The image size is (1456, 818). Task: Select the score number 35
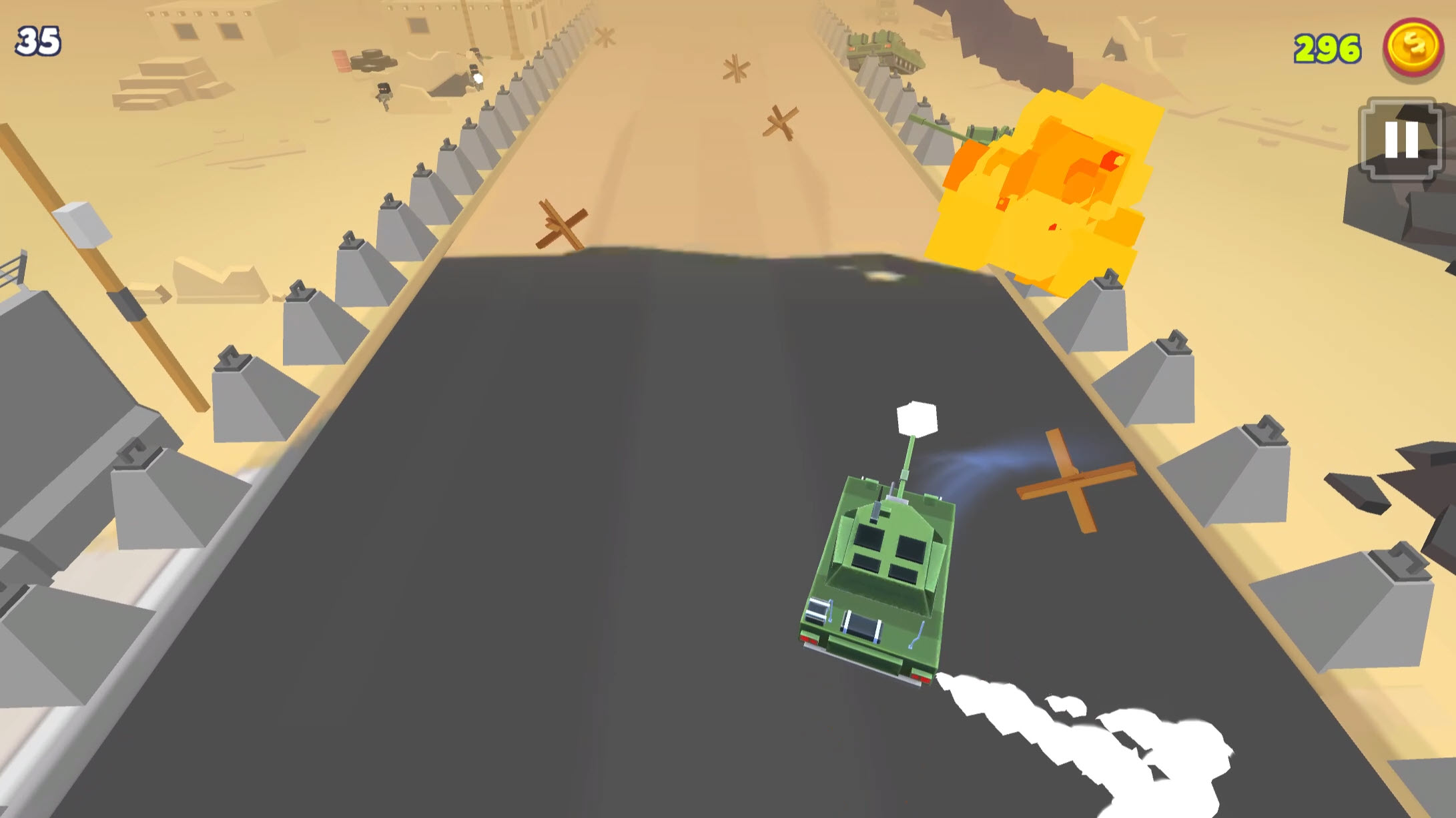(x=37, y=40)
